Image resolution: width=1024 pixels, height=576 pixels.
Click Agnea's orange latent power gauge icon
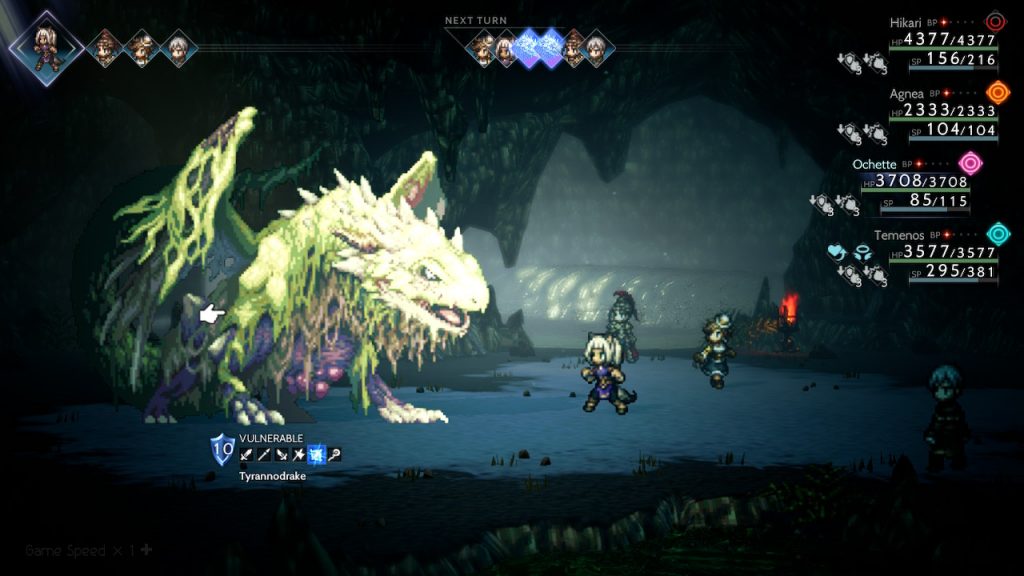996,93
